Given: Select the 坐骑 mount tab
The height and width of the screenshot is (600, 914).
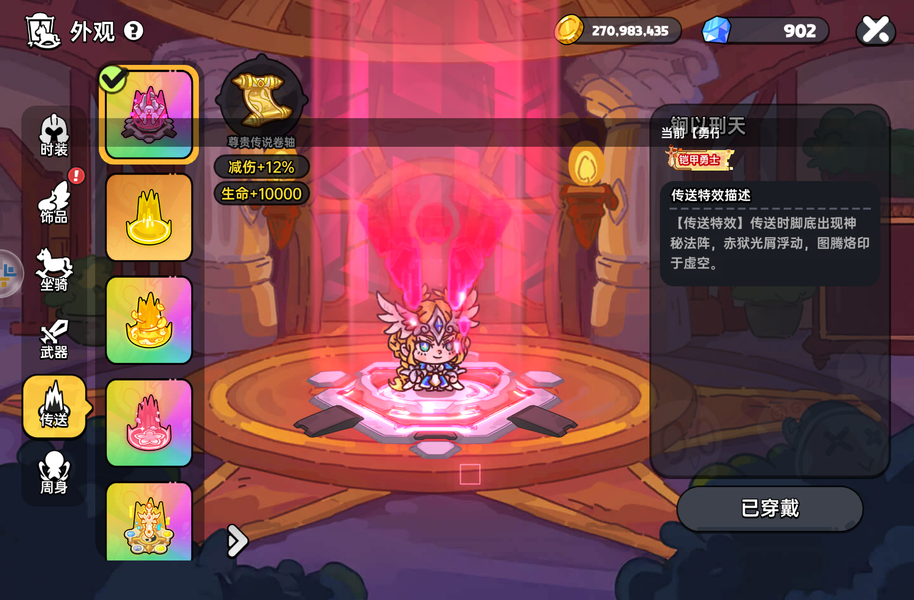Looking at the screenshot, I should click(54, 270).
